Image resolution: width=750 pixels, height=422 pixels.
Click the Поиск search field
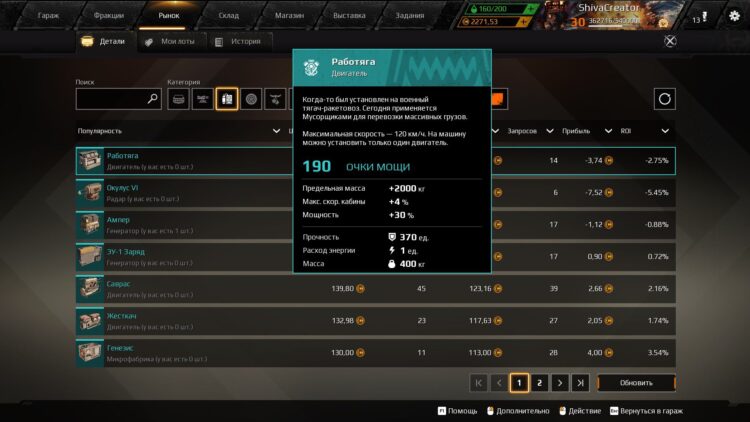tap(112, 99)
